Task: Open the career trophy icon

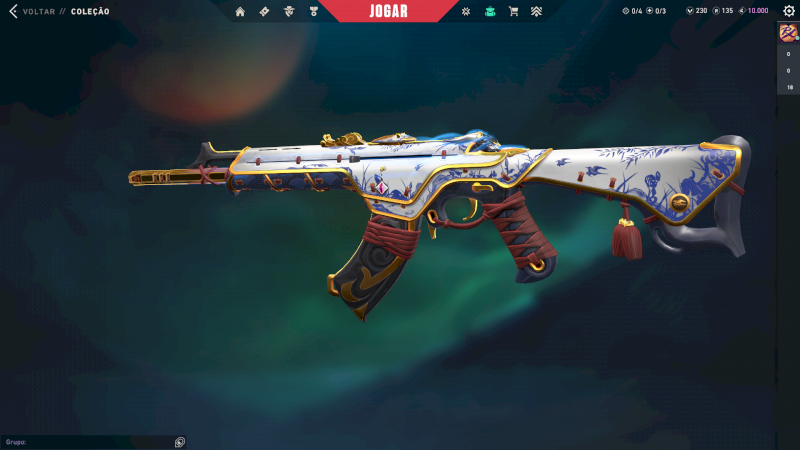Action: click(x=313, y=11)
